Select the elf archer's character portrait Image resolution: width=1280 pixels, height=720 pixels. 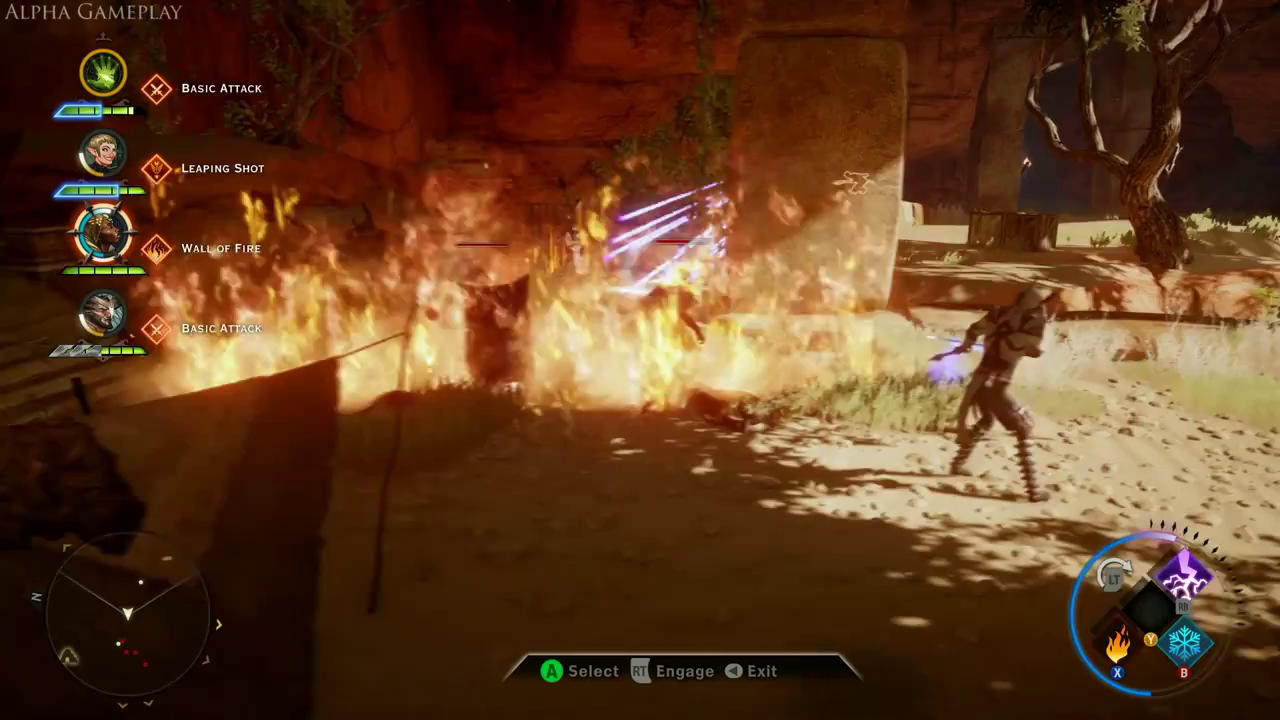[x=103, y=153]
